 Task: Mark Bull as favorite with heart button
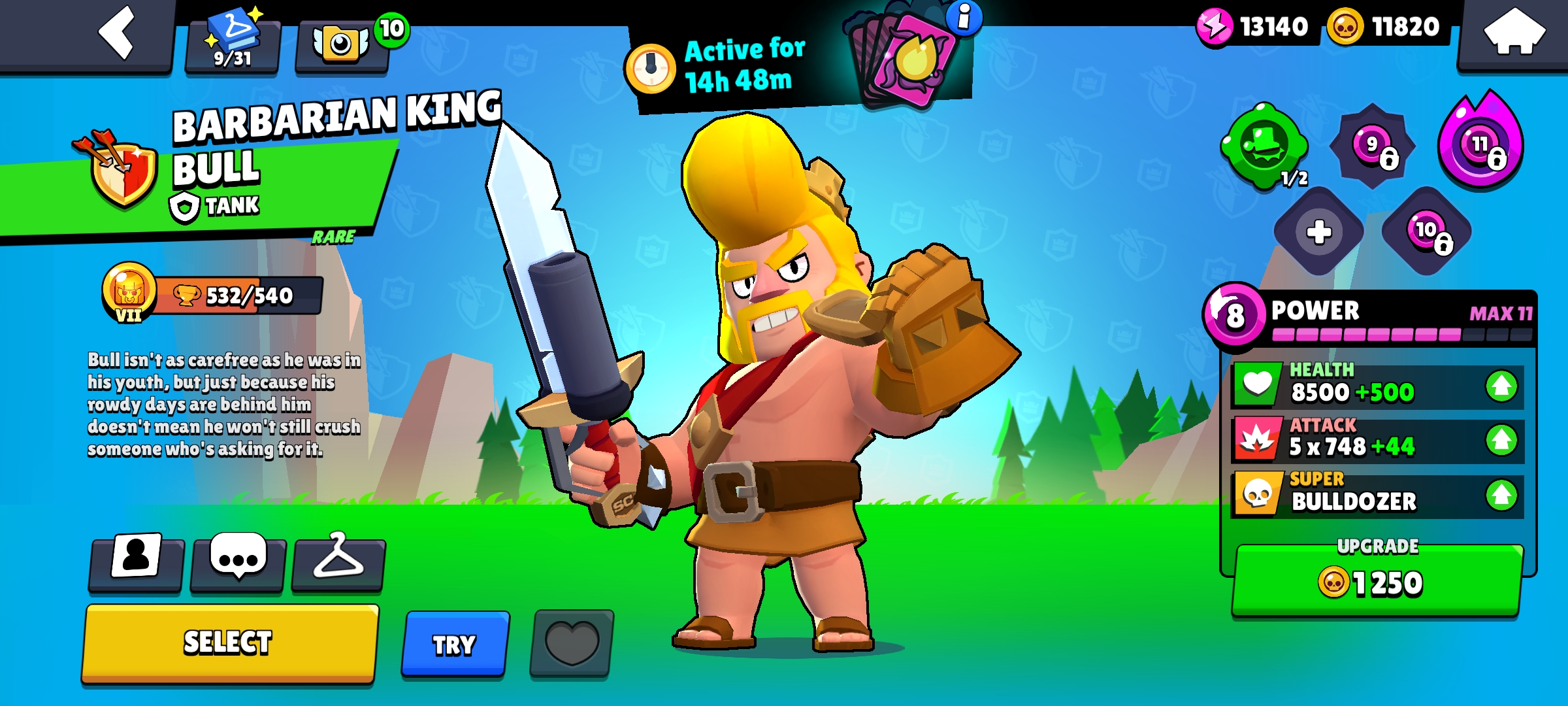572,643
